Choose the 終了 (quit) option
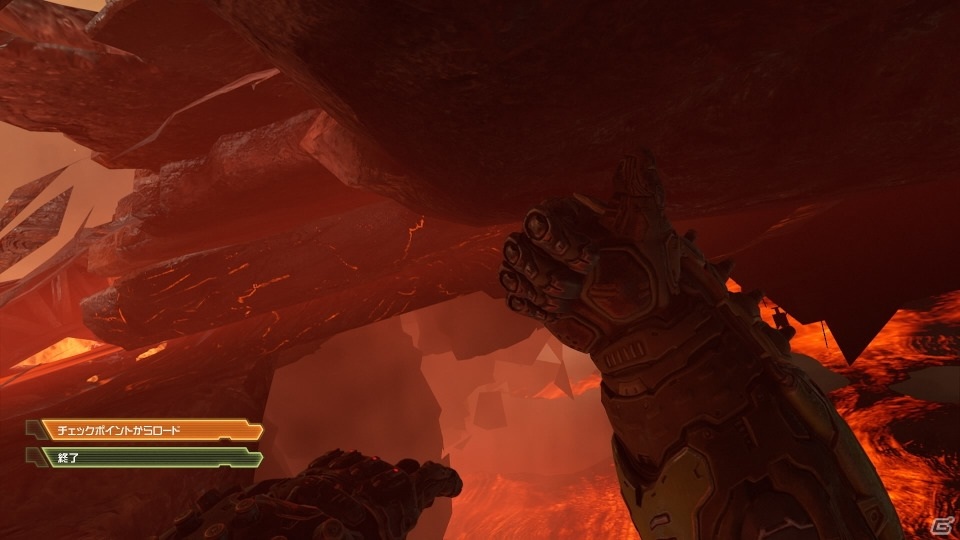960x540 pixels. [x=146, y=458]
